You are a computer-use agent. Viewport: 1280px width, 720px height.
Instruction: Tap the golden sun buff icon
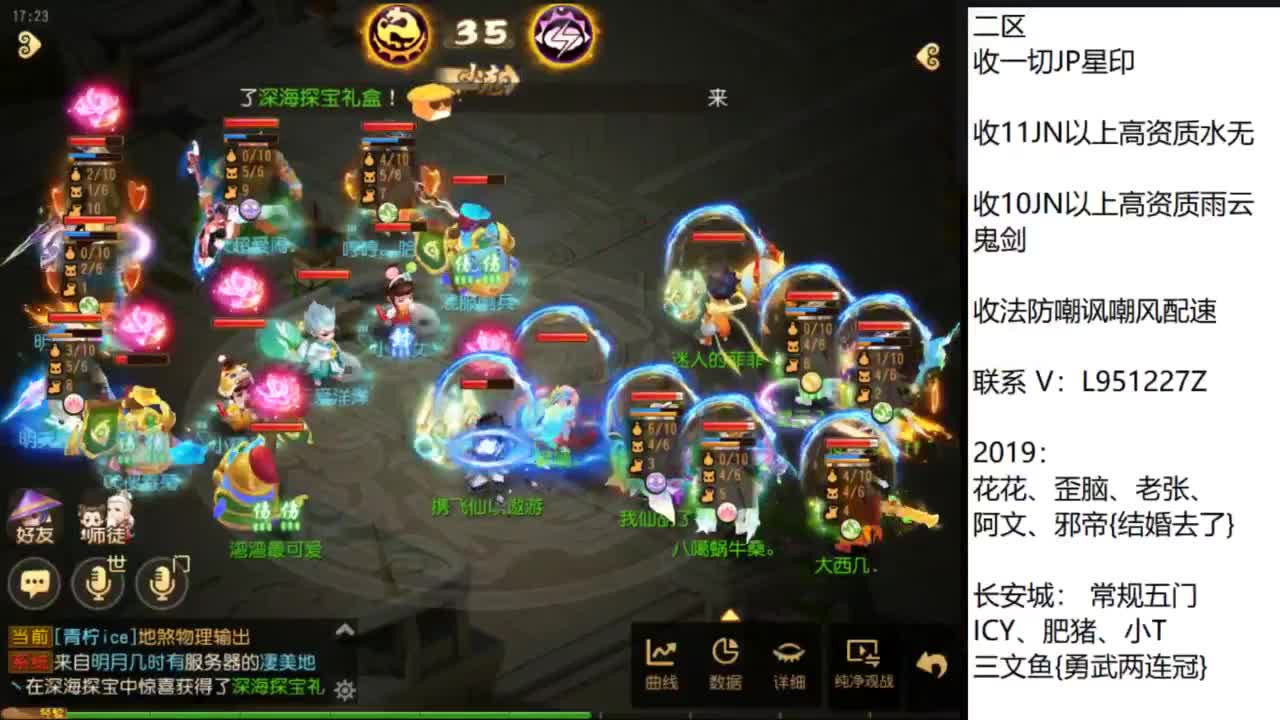[399, 33]
